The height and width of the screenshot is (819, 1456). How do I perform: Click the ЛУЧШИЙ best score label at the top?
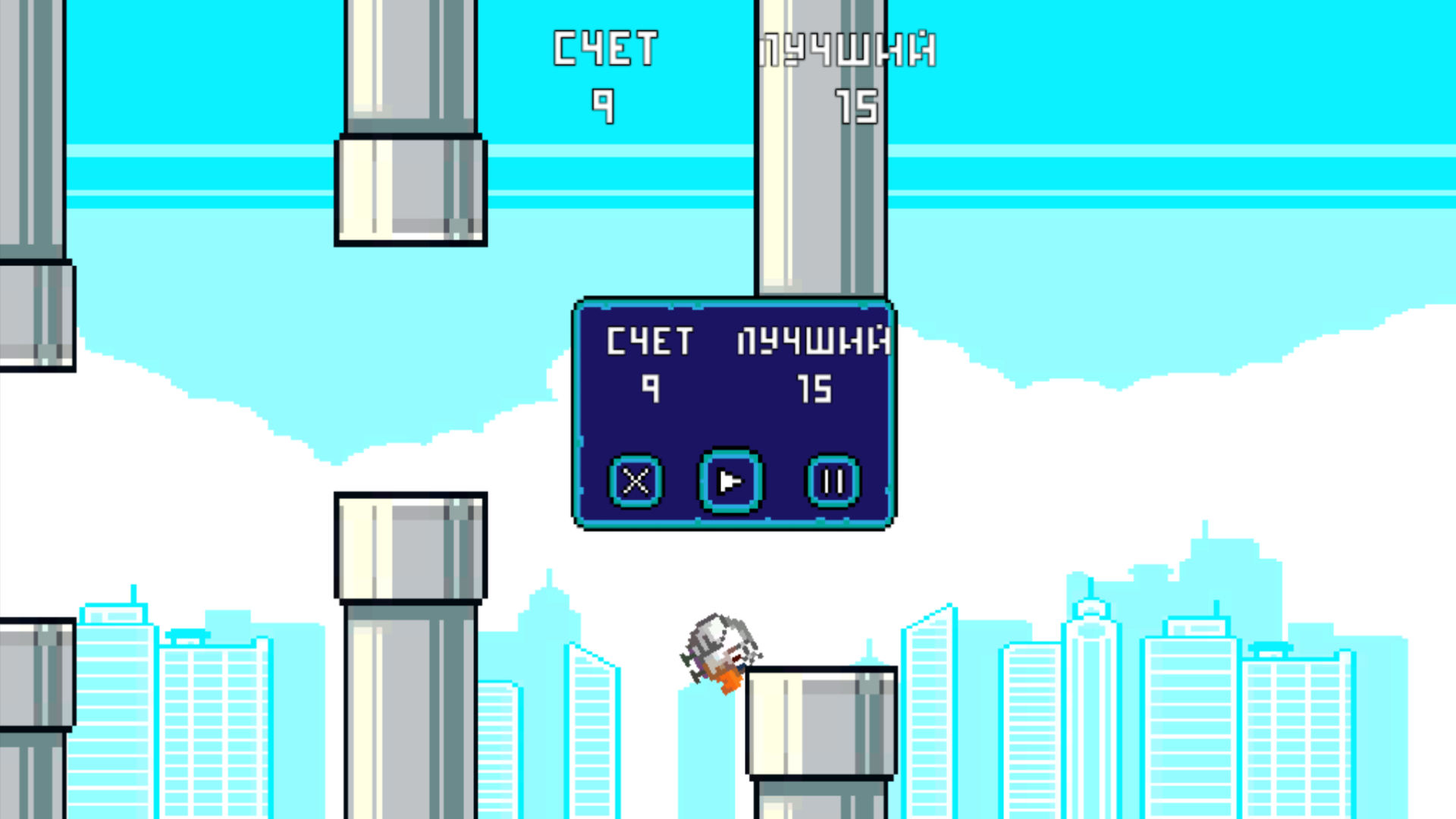847,49
